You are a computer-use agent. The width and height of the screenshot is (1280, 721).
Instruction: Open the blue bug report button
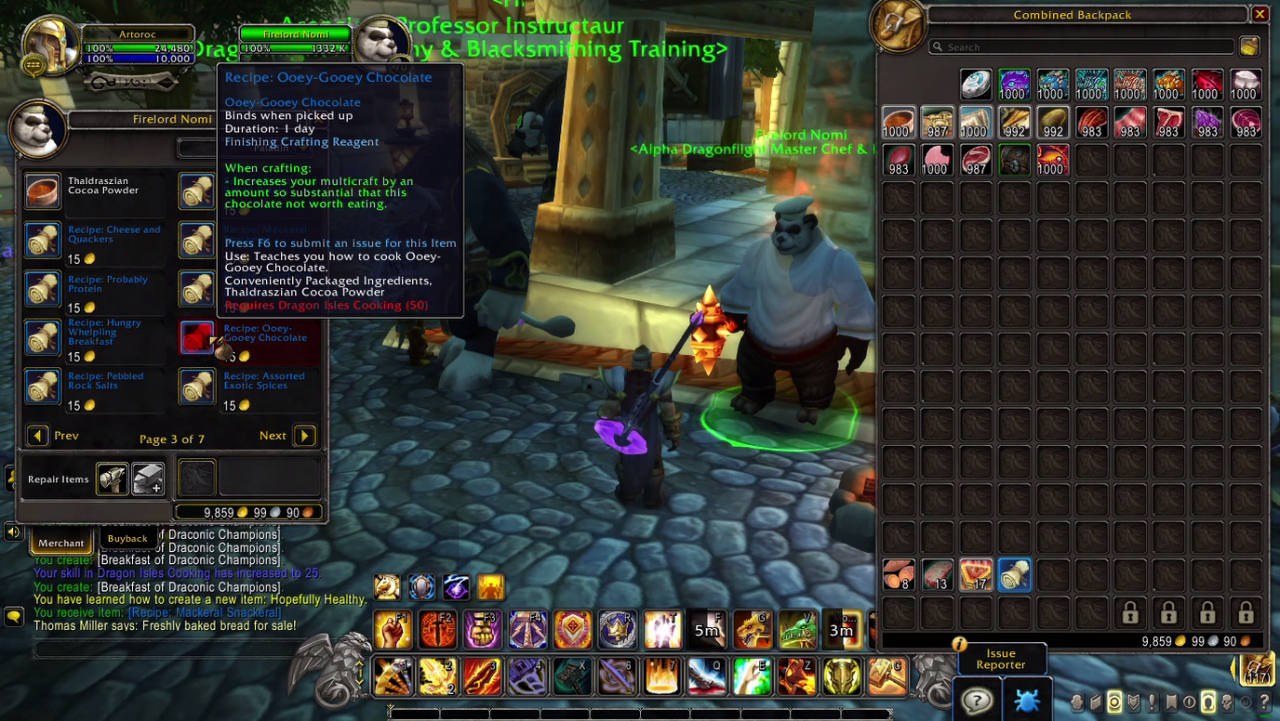pos(1026,700)
